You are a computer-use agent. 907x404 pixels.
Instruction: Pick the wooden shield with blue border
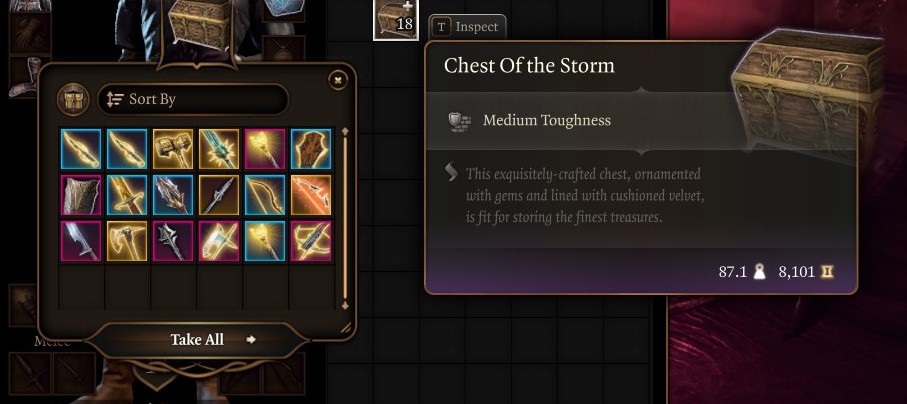pos(310,149)
